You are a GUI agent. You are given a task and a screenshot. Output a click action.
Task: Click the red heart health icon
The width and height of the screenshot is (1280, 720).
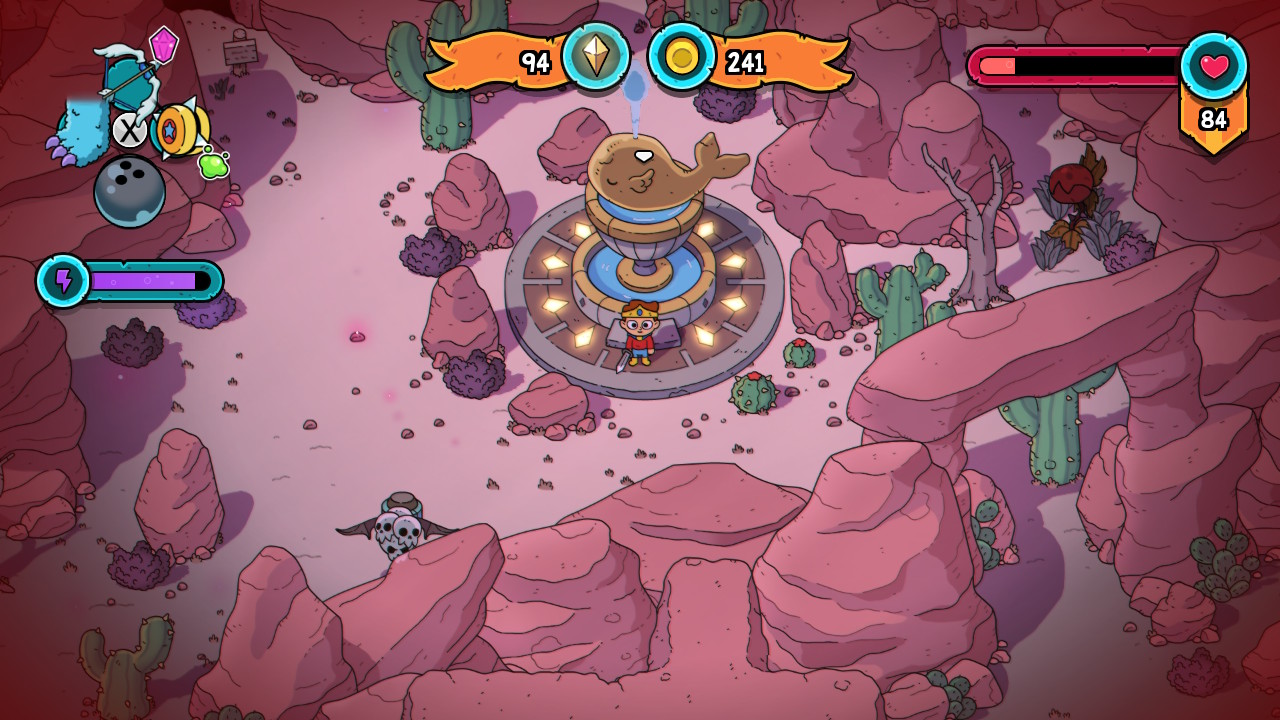pos(1213,66)
